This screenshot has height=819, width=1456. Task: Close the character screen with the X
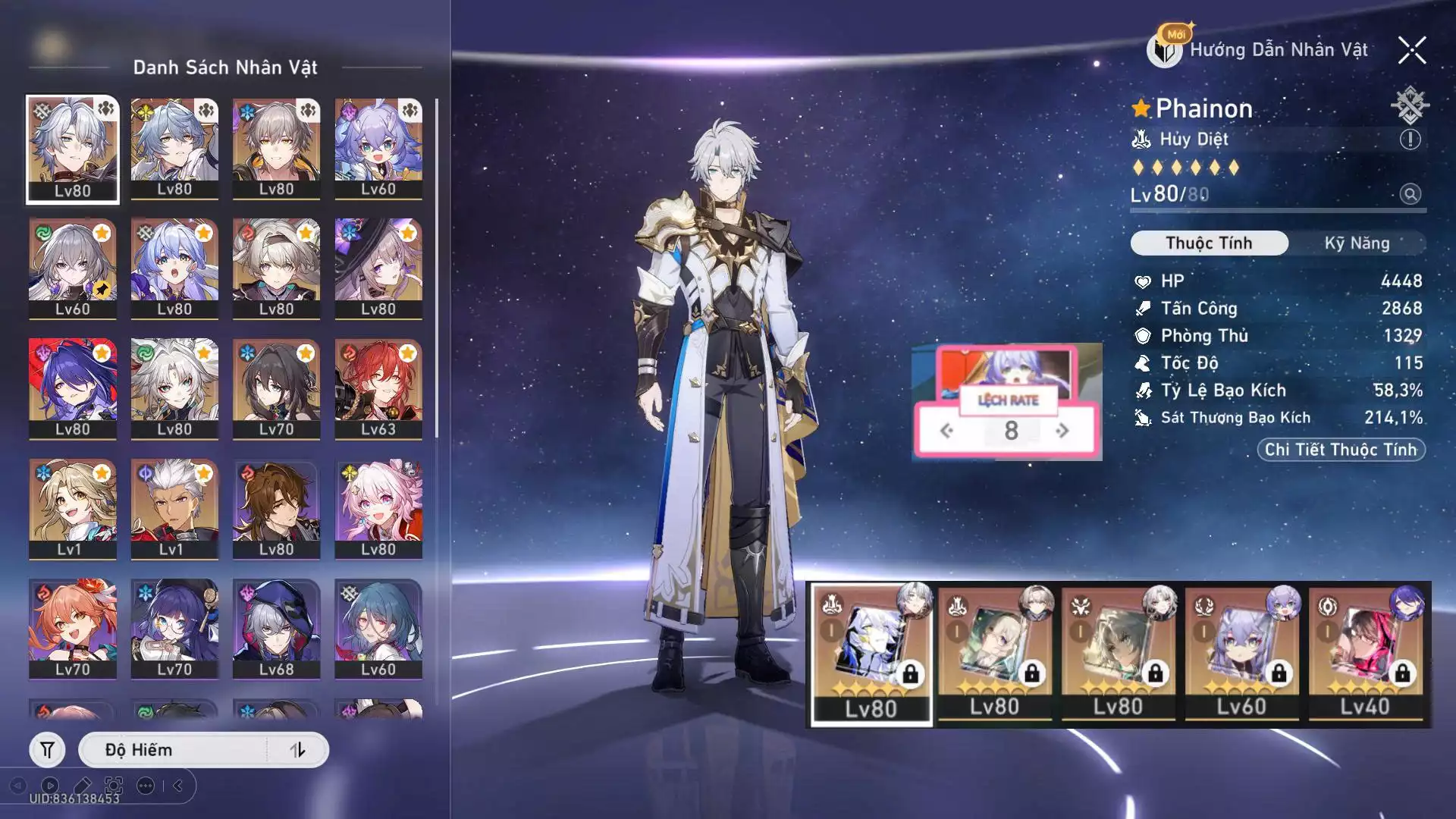(1412, 51)
